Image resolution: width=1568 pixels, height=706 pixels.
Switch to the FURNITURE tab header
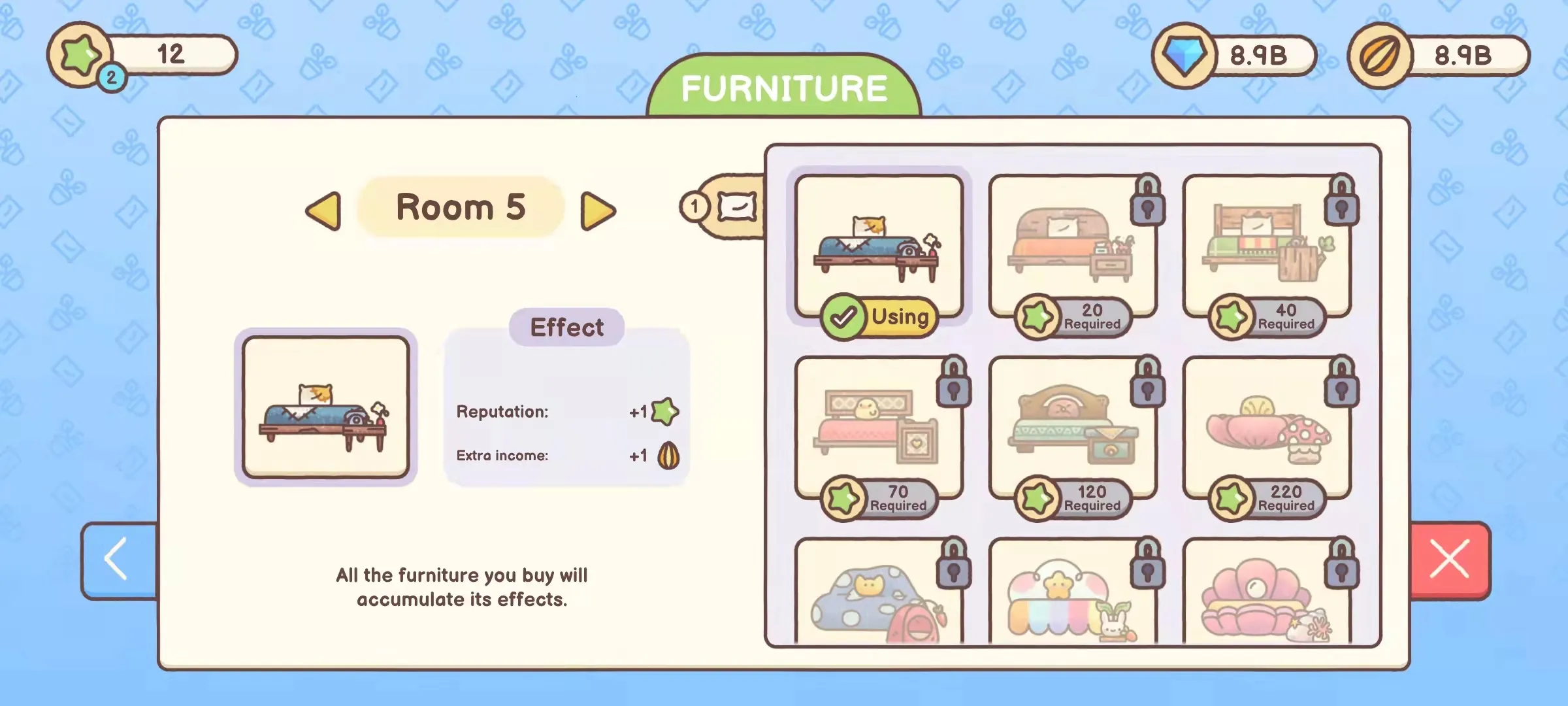783,87
